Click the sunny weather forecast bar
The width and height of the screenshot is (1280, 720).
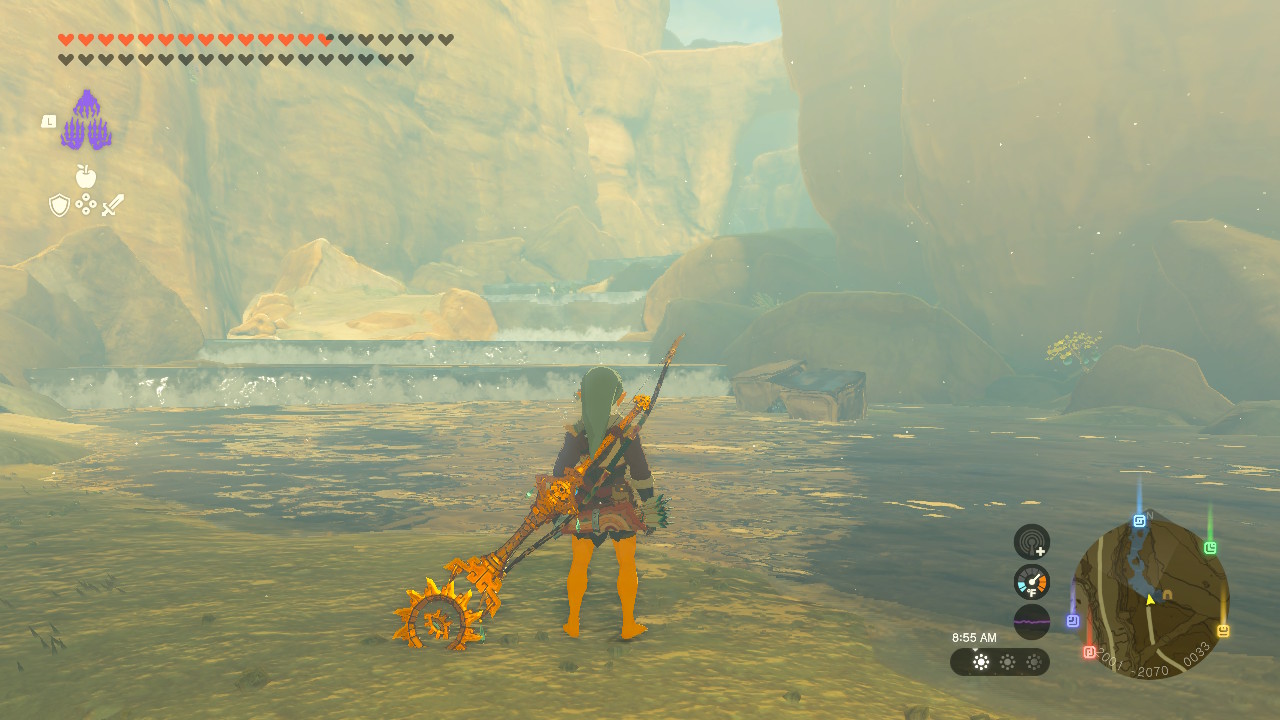point(999,662)
